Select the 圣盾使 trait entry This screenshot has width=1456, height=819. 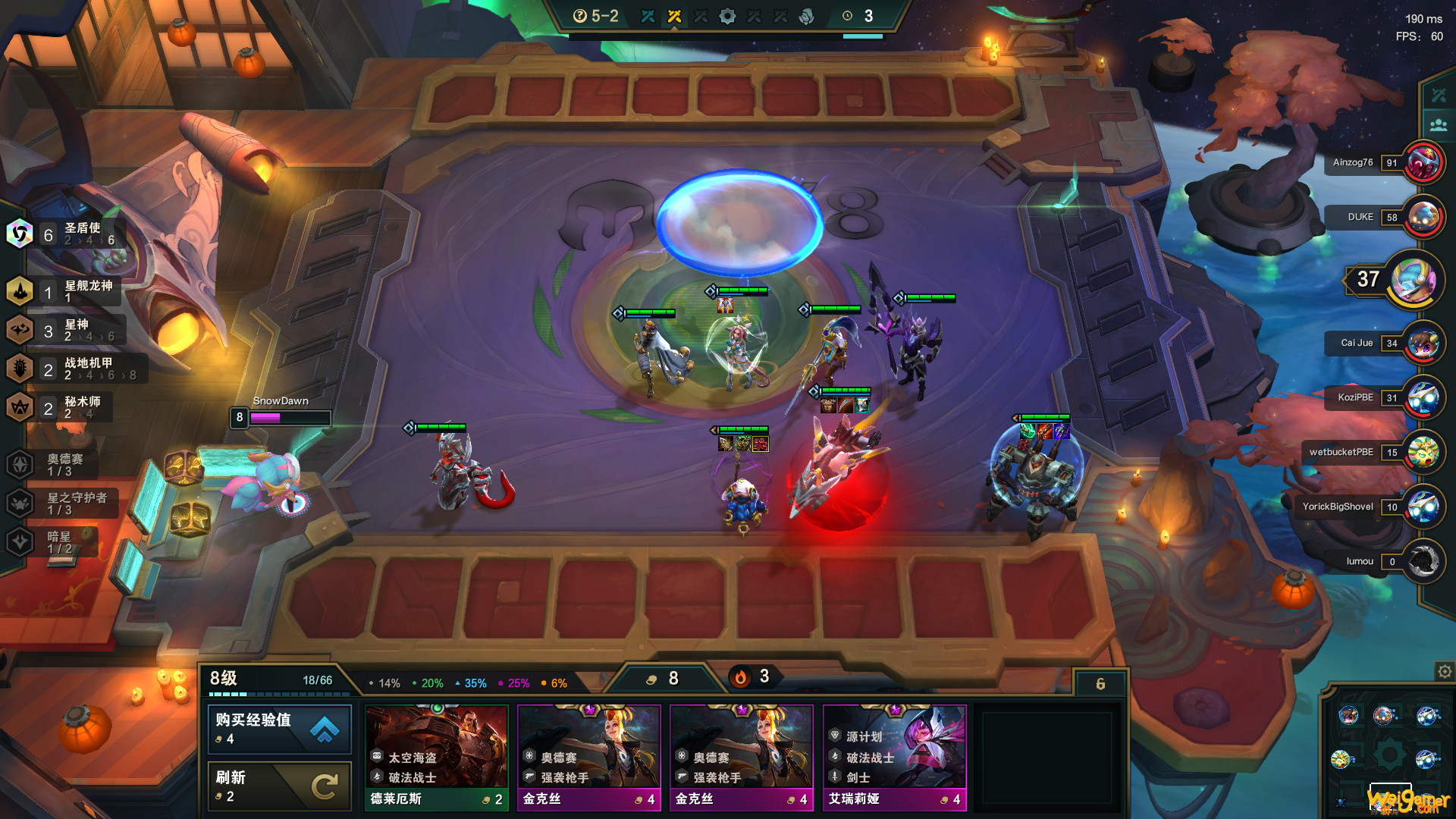tap(64, 234)
